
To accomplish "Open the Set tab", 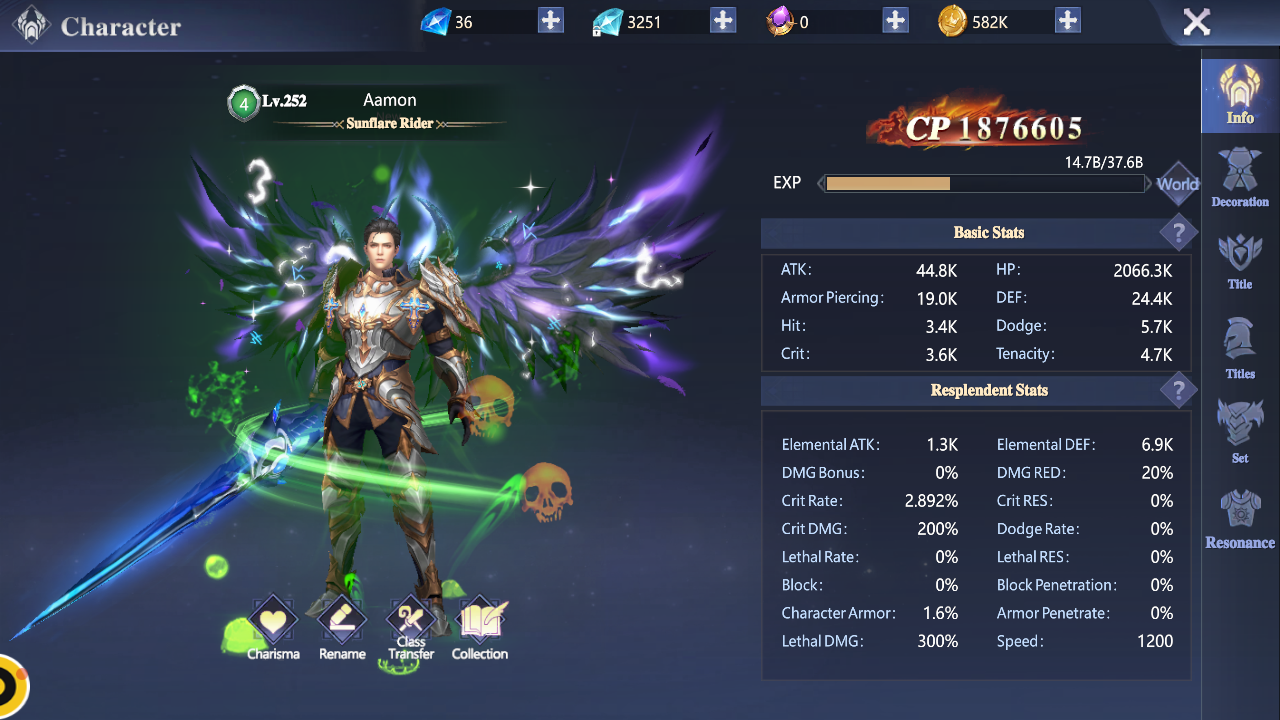I will [x=1240, y=431].
